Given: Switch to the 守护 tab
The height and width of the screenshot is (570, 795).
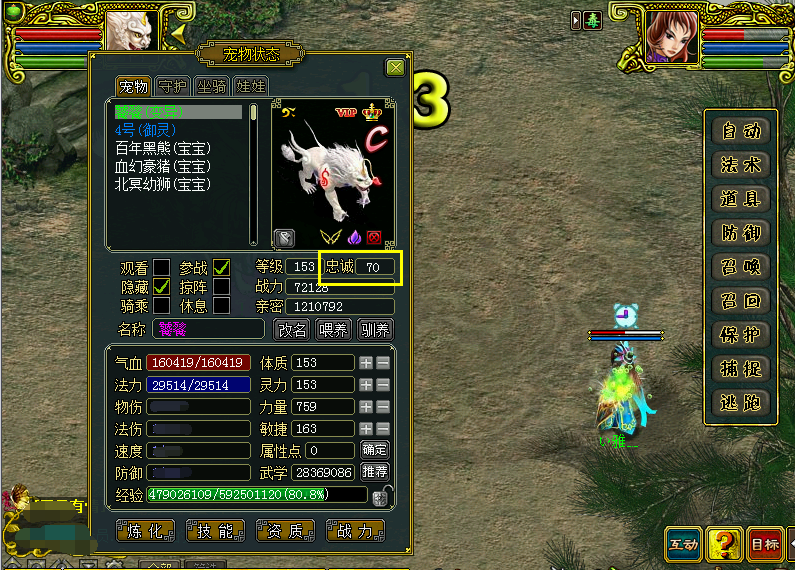Looking at the screenshot, I should point(173,87).
